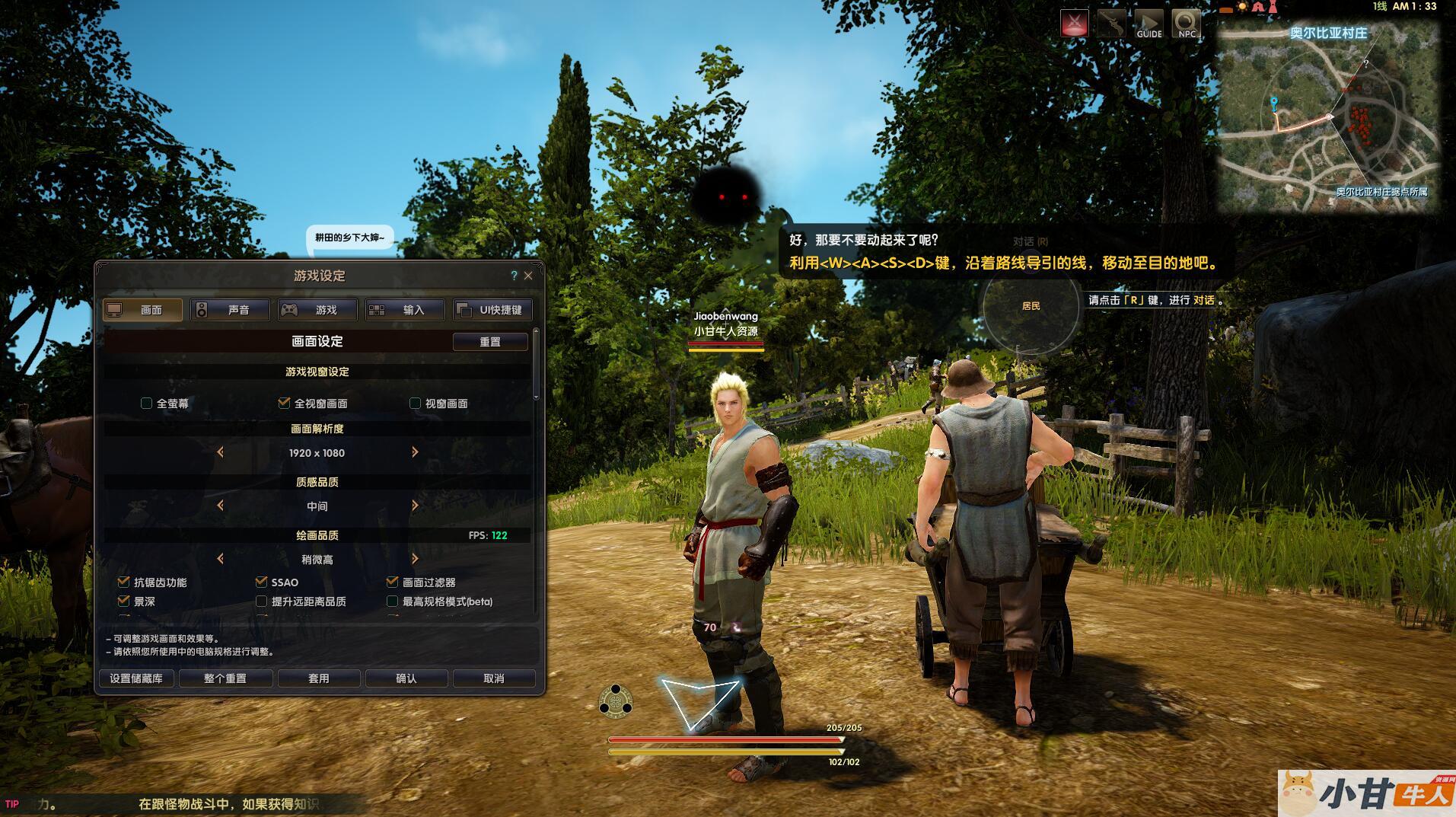Toggle the 全视窗画面 checkbox

pos(285,404)
